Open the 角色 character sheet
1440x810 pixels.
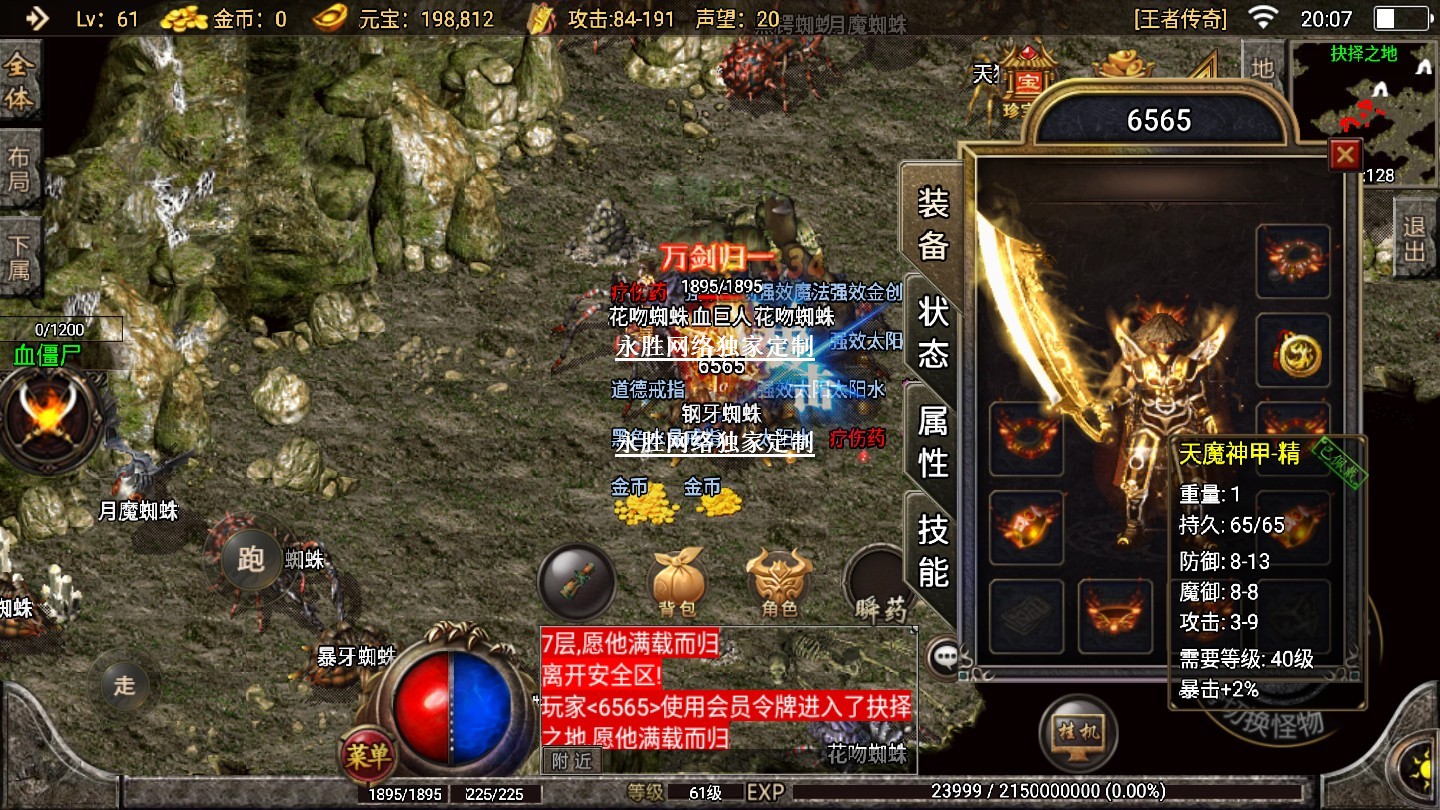coord(780,584)
